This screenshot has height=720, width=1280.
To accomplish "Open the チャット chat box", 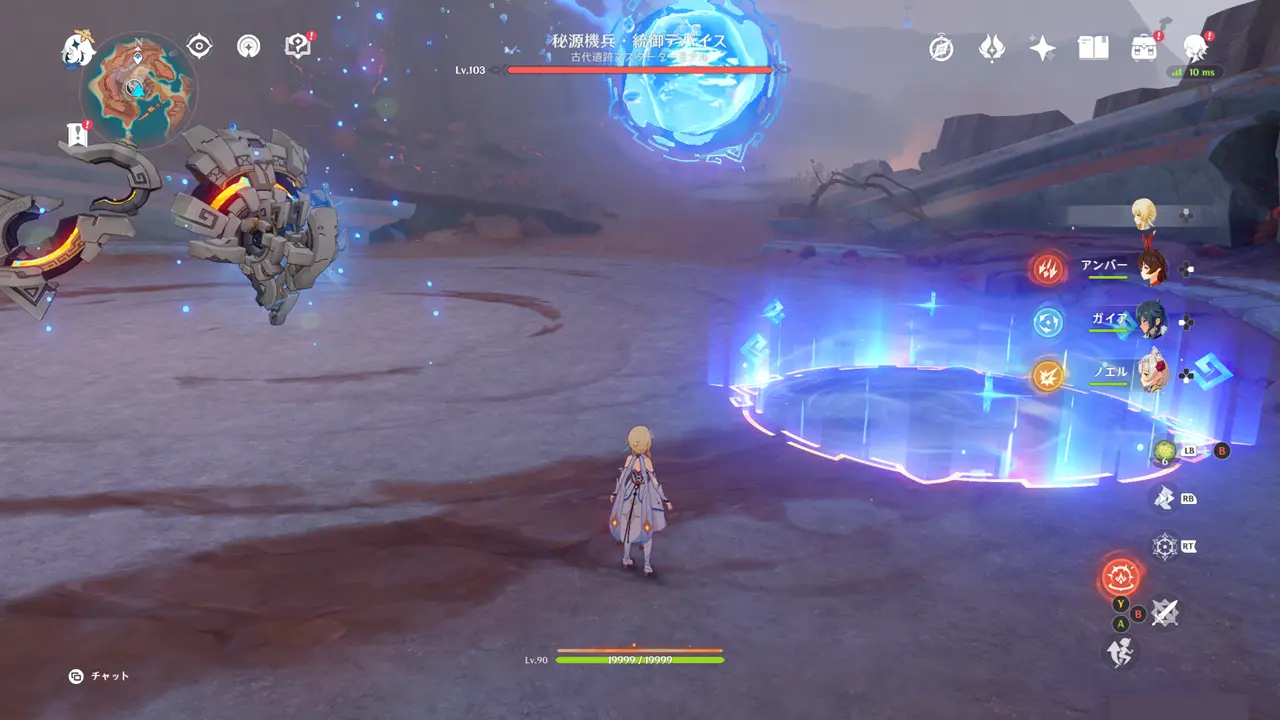I will 101,676.
